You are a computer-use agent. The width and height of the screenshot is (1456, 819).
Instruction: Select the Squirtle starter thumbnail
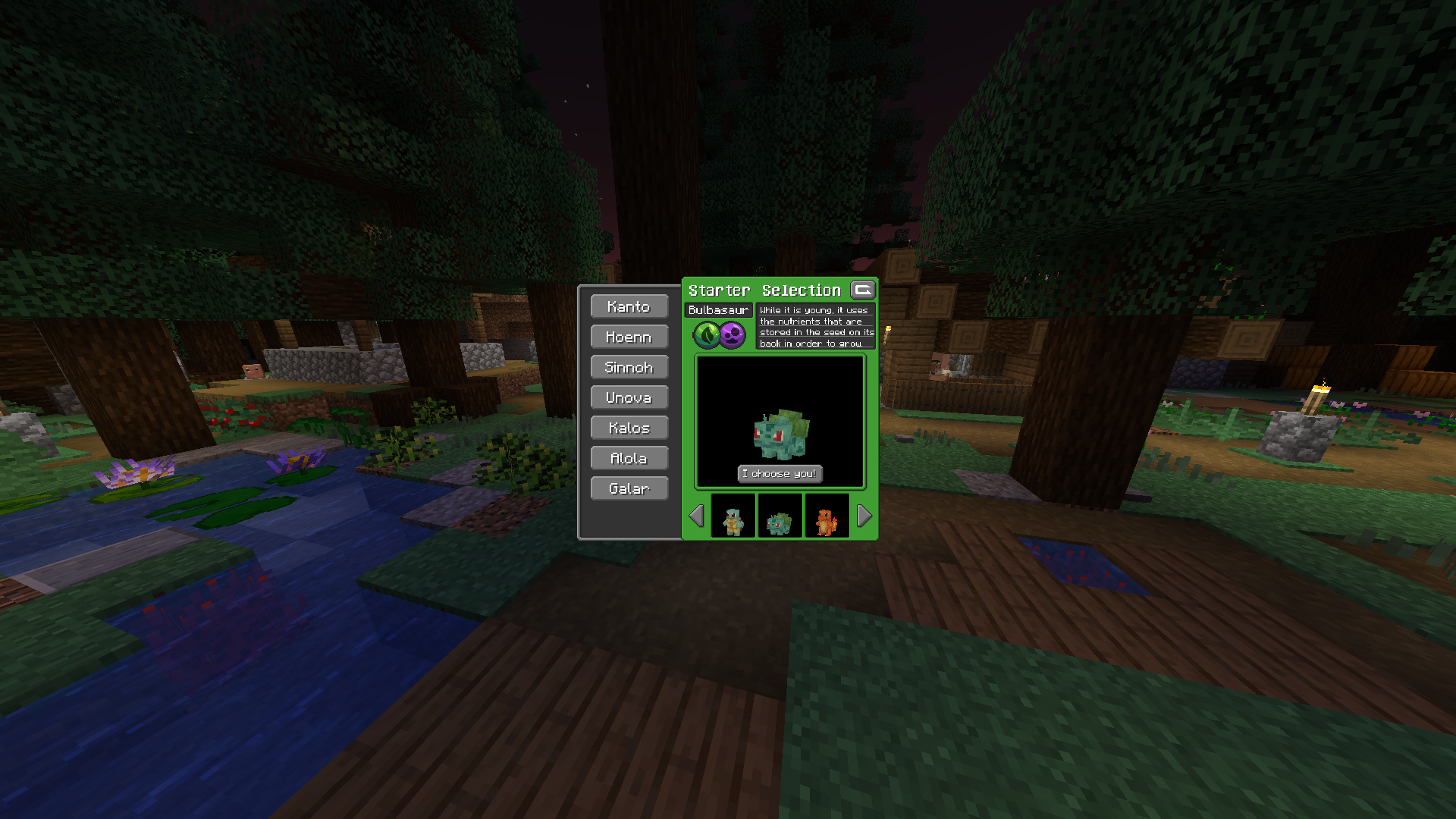click(733, 516)
